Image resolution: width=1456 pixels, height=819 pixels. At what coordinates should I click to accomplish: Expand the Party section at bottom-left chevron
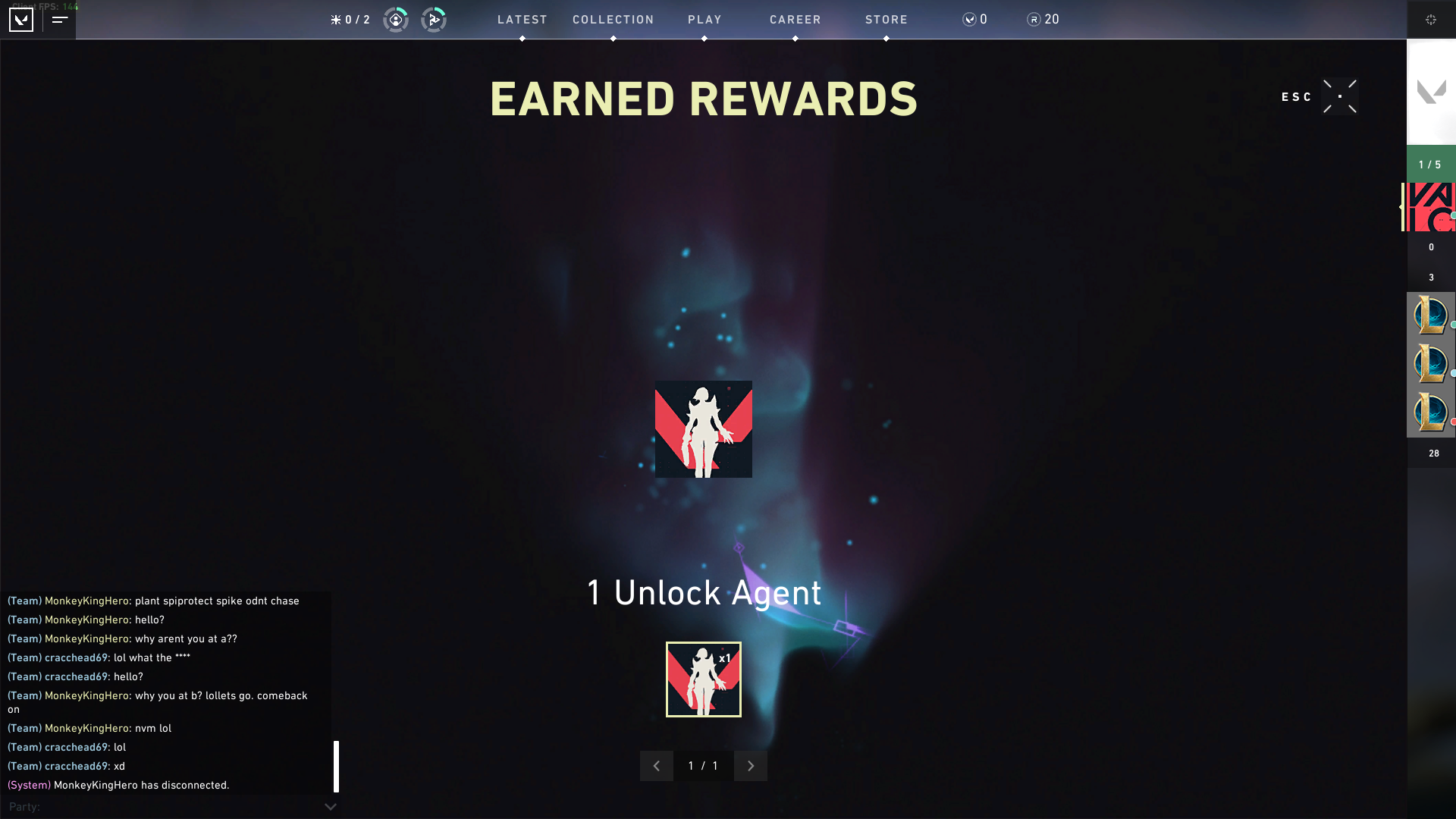coord(330,807)
